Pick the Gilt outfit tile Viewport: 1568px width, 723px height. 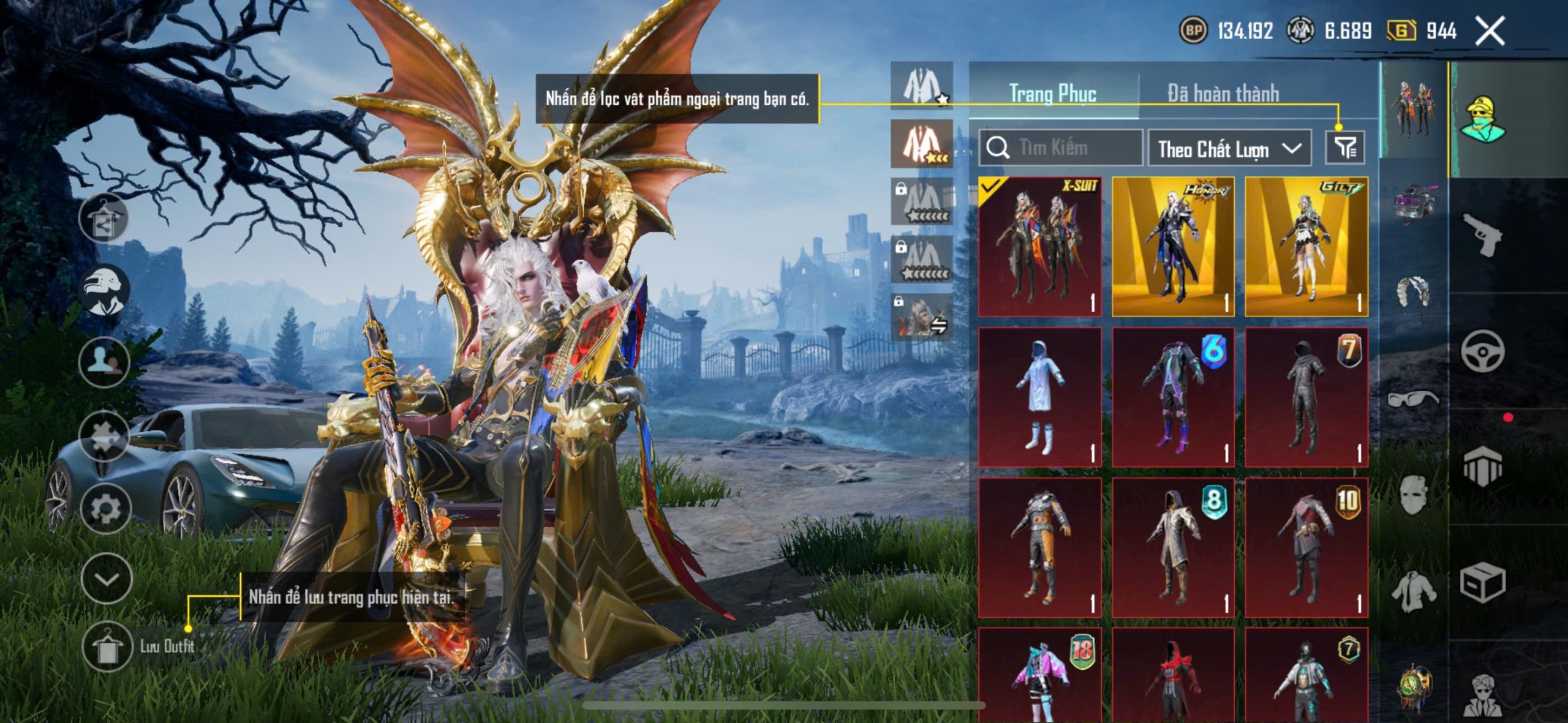click(1306, 247)
